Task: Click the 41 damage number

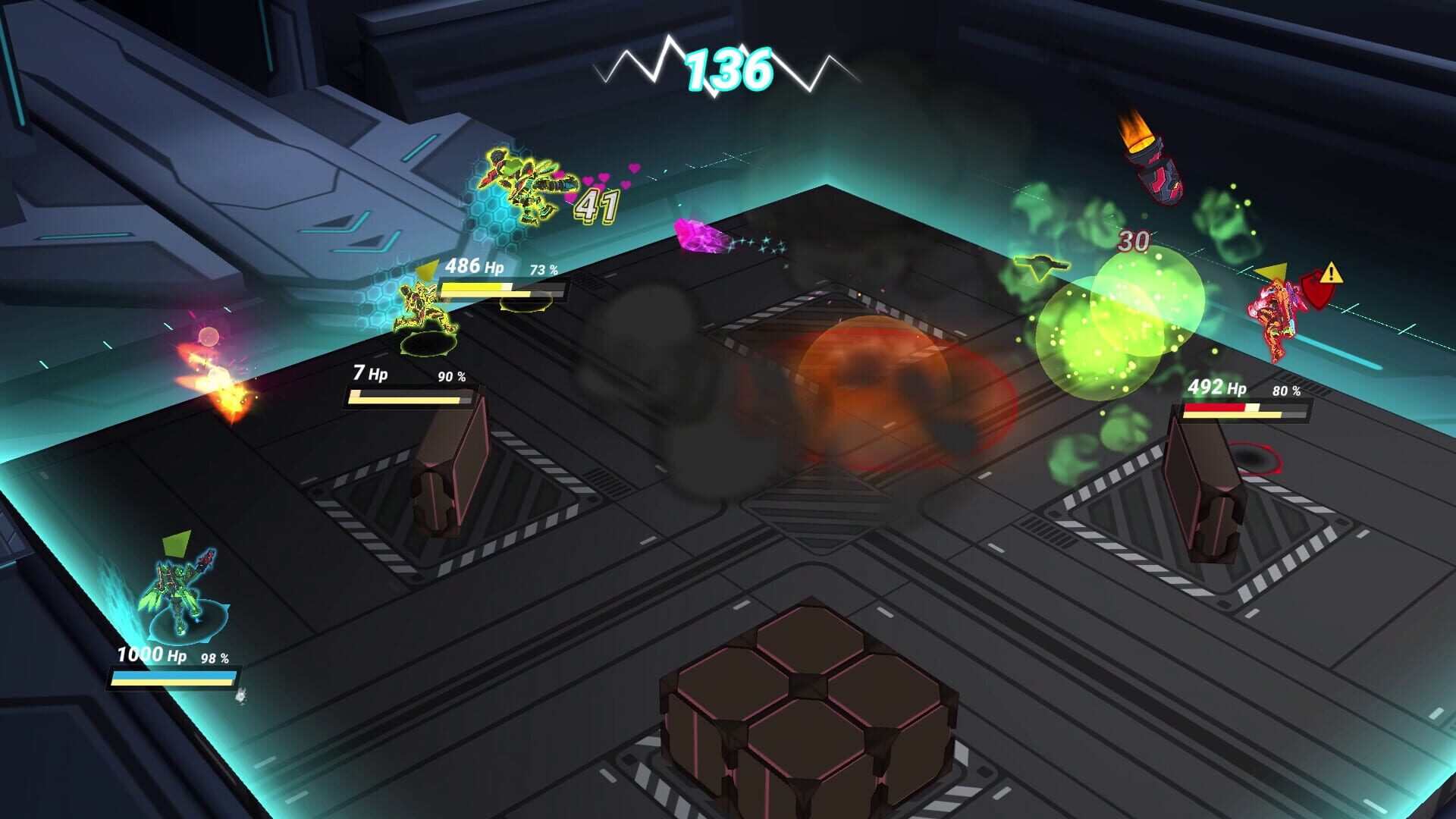Action: point(596,204)
